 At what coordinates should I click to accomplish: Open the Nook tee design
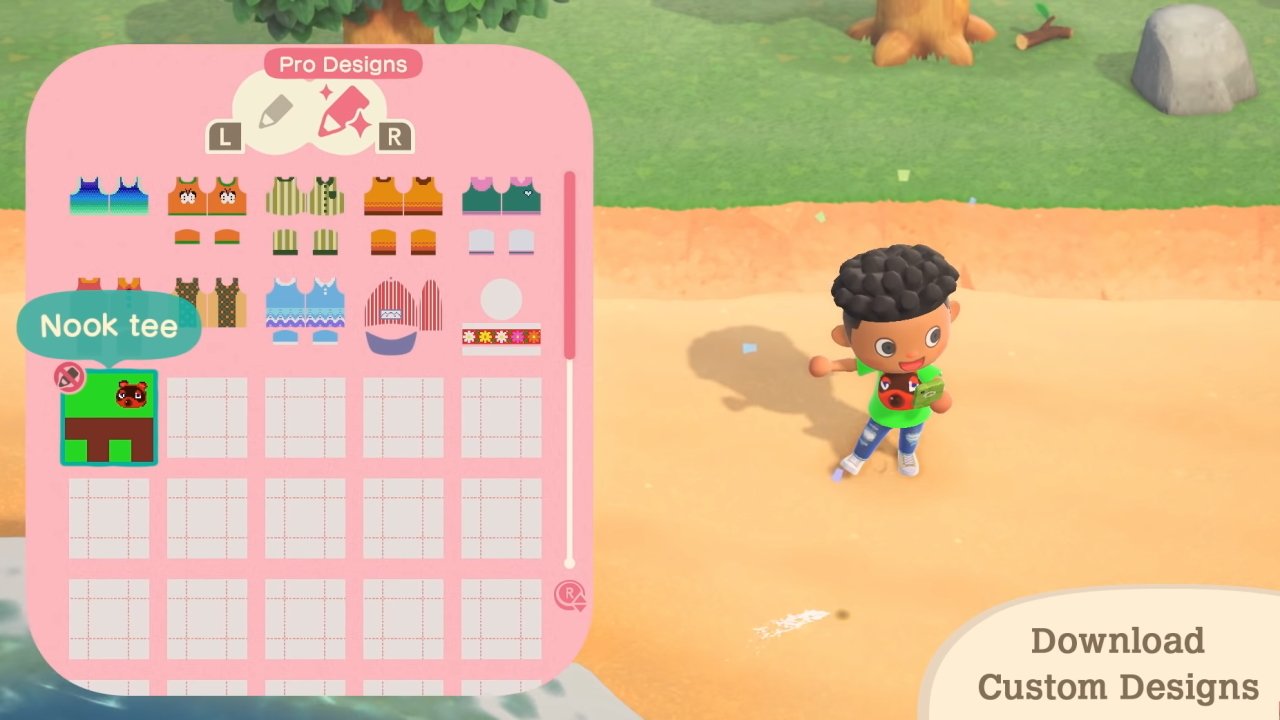click(x=110, y=415)
